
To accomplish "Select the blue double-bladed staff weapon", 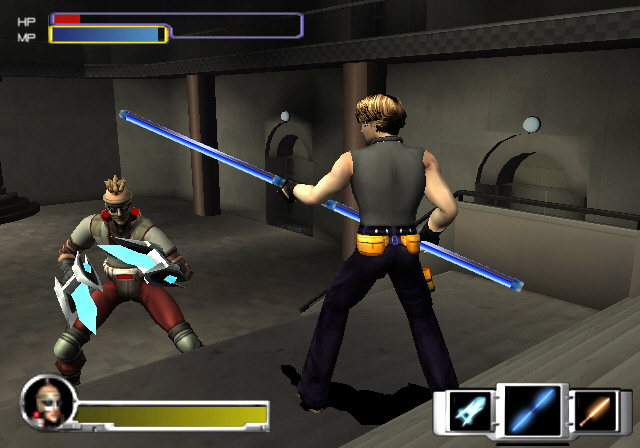I will click(531, 411).
